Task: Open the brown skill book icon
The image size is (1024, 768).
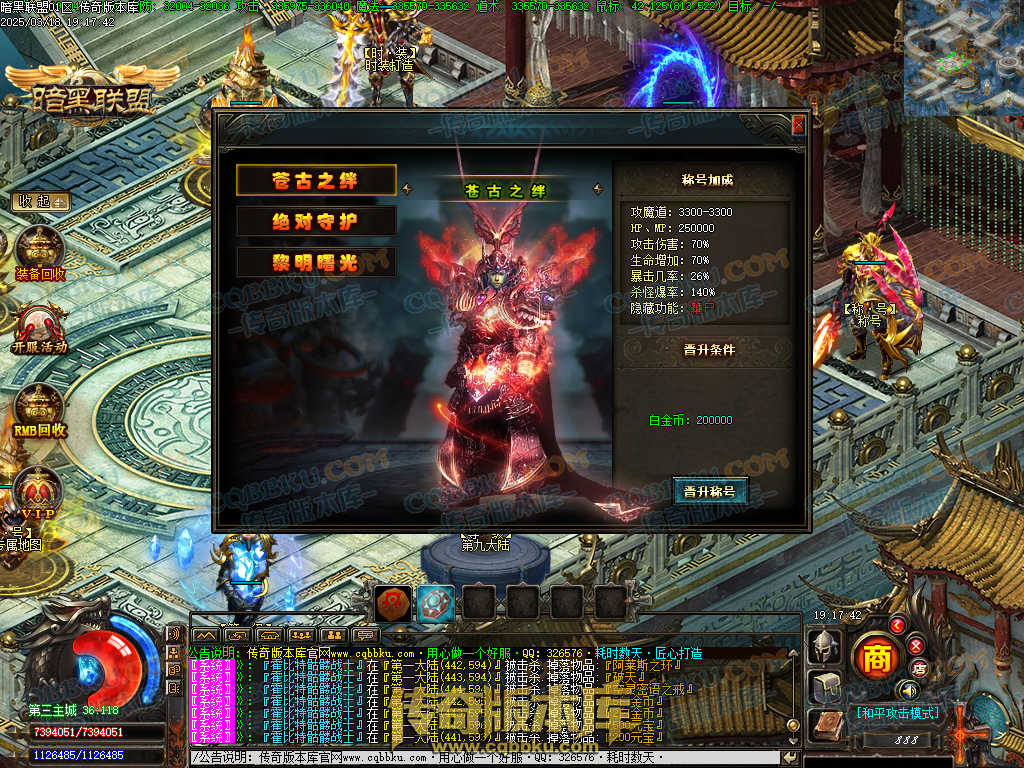Action: (825, 726)
